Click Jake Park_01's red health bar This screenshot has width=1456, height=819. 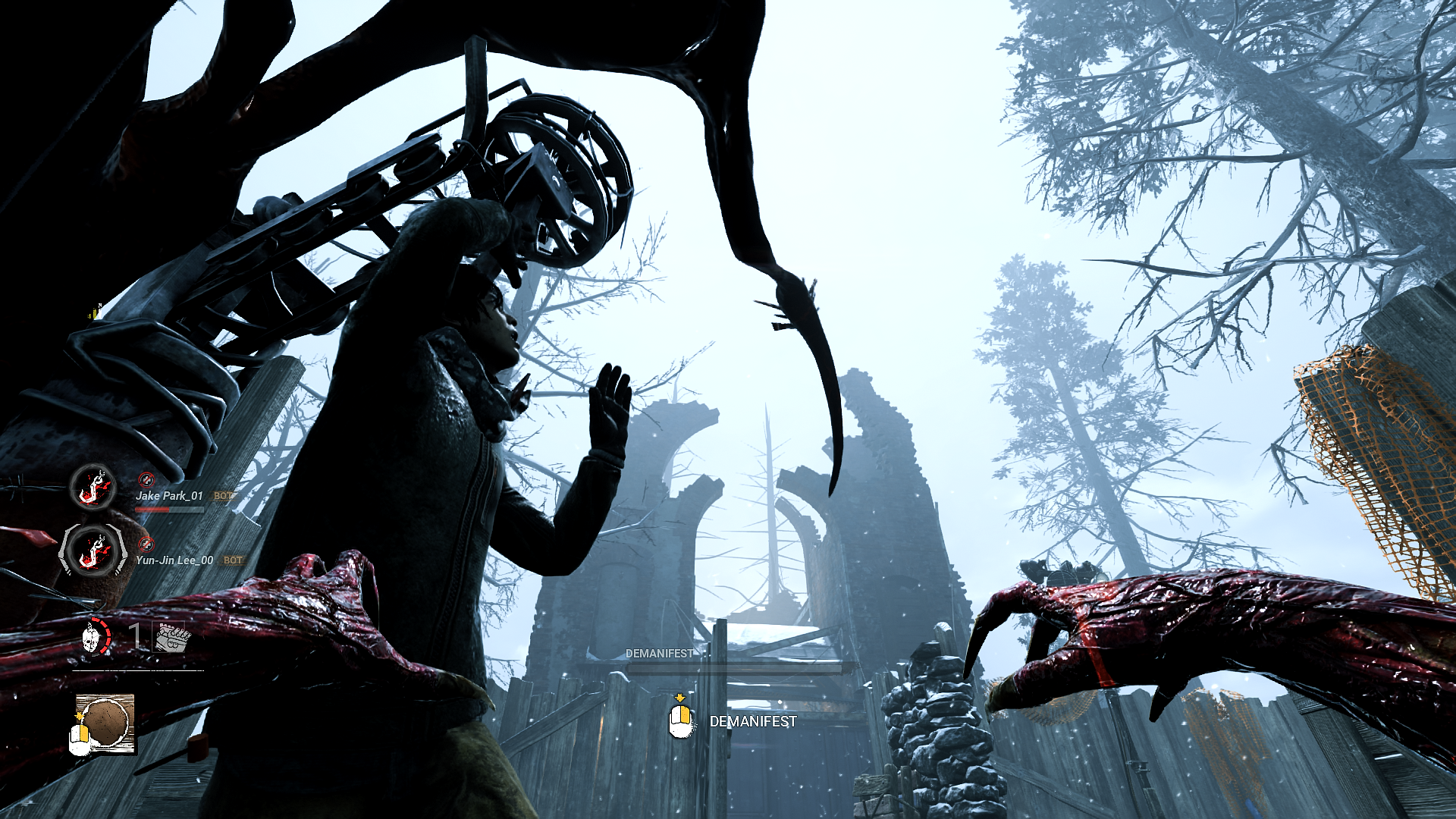click(x=152, y=510)
